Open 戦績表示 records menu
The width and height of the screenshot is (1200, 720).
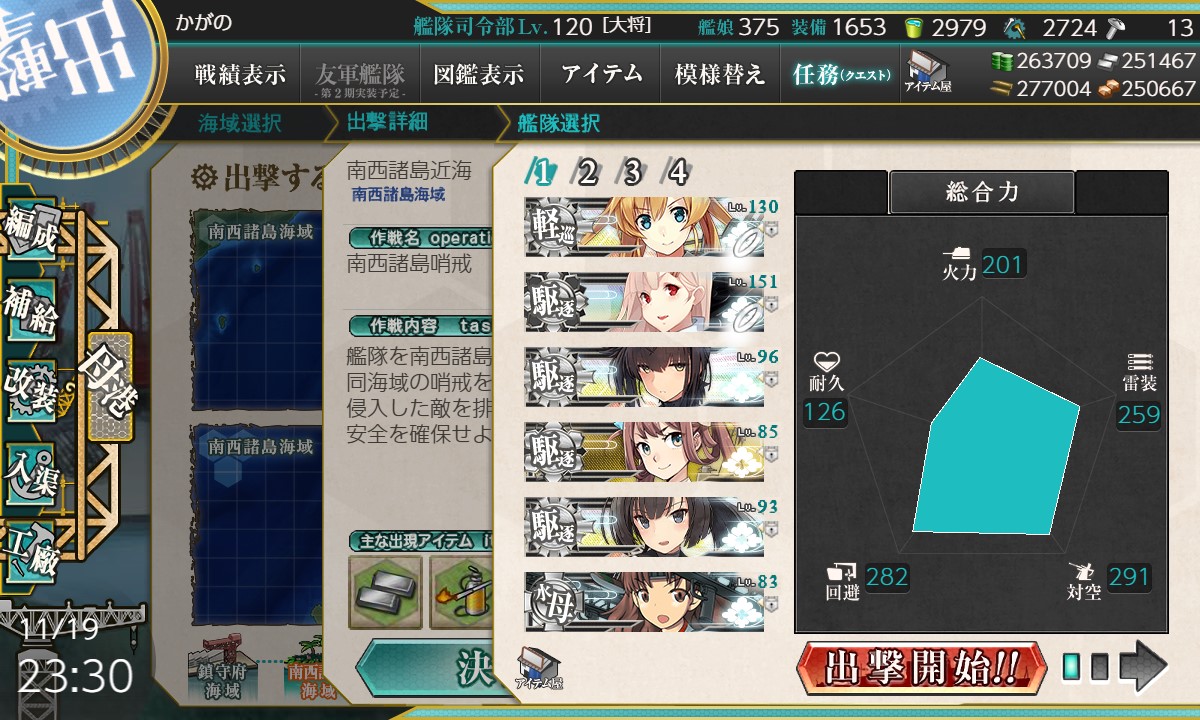tap(240, 74)
